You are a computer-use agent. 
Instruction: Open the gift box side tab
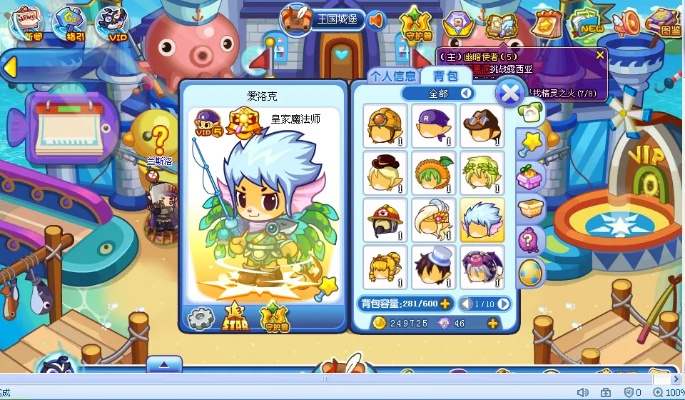530,177
